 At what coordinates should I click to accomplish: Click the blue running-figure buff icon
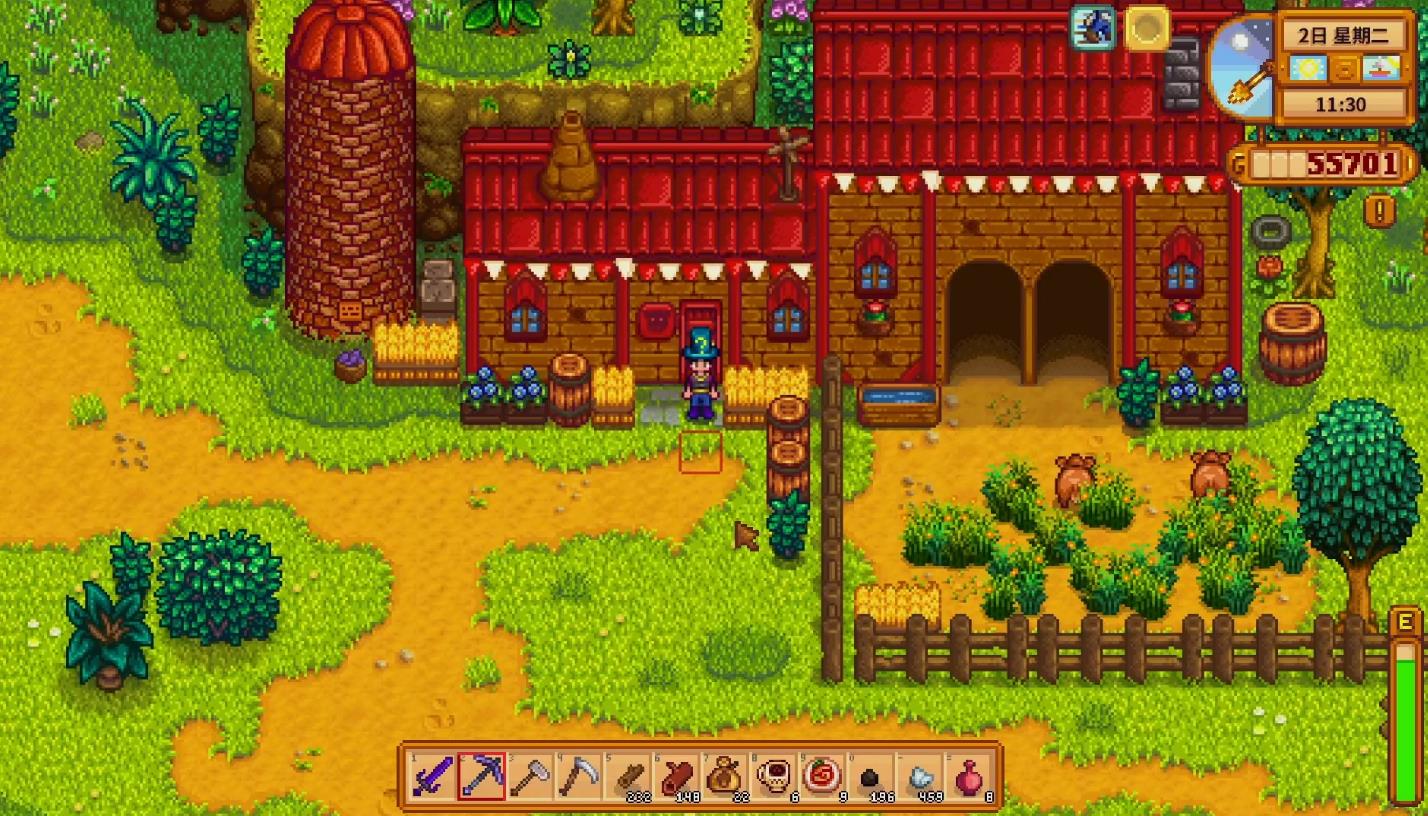coord(1093,28)
